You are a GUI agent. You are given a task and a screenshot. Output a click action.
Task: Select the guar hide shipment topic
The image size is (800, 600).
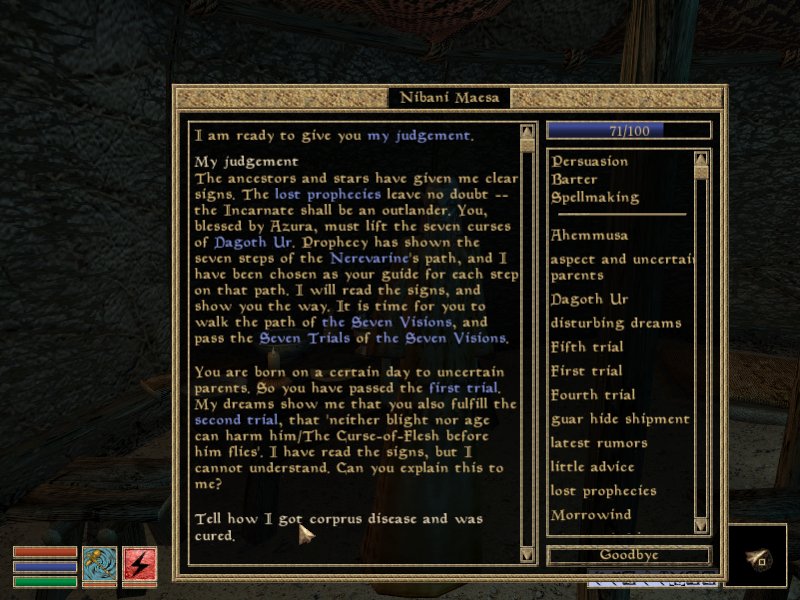point(620,419)
